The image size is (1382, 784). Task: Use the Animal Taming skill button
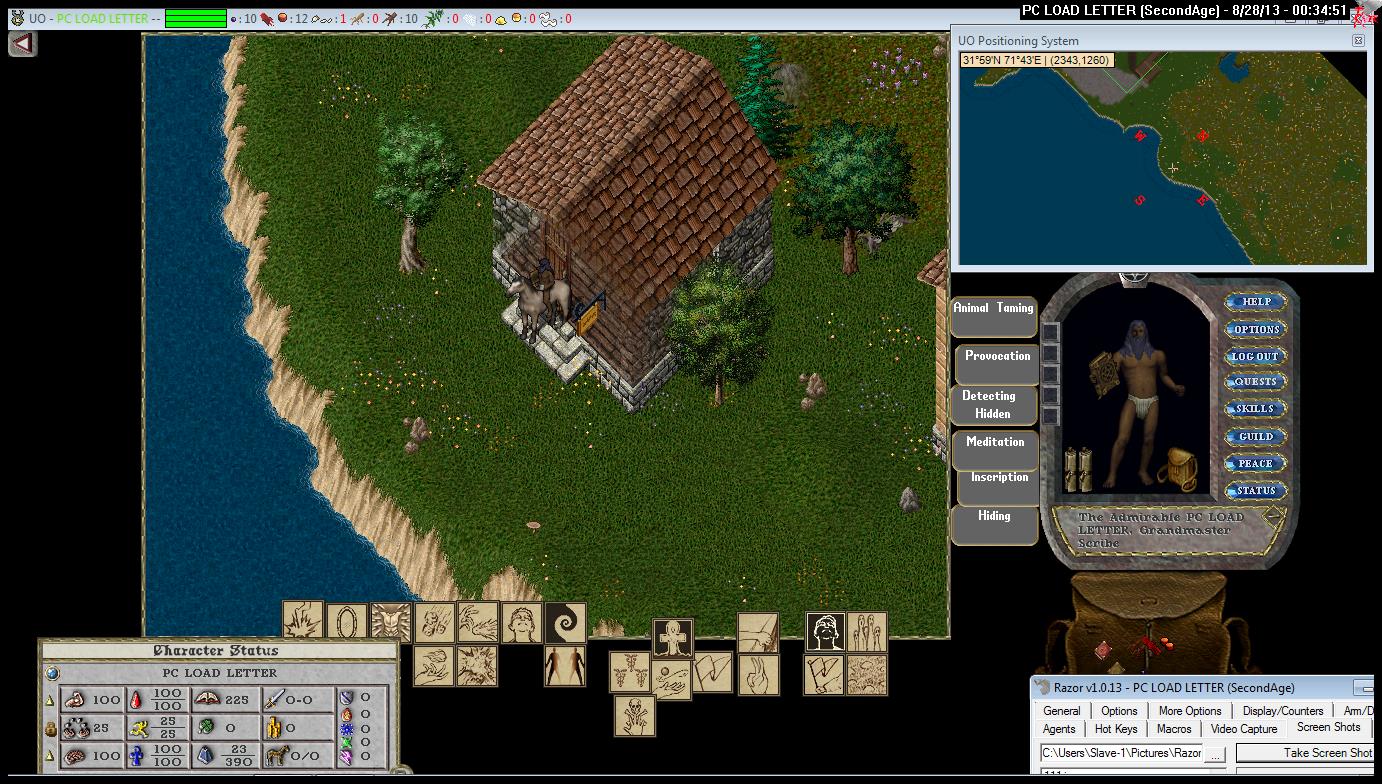coord(993,316)
